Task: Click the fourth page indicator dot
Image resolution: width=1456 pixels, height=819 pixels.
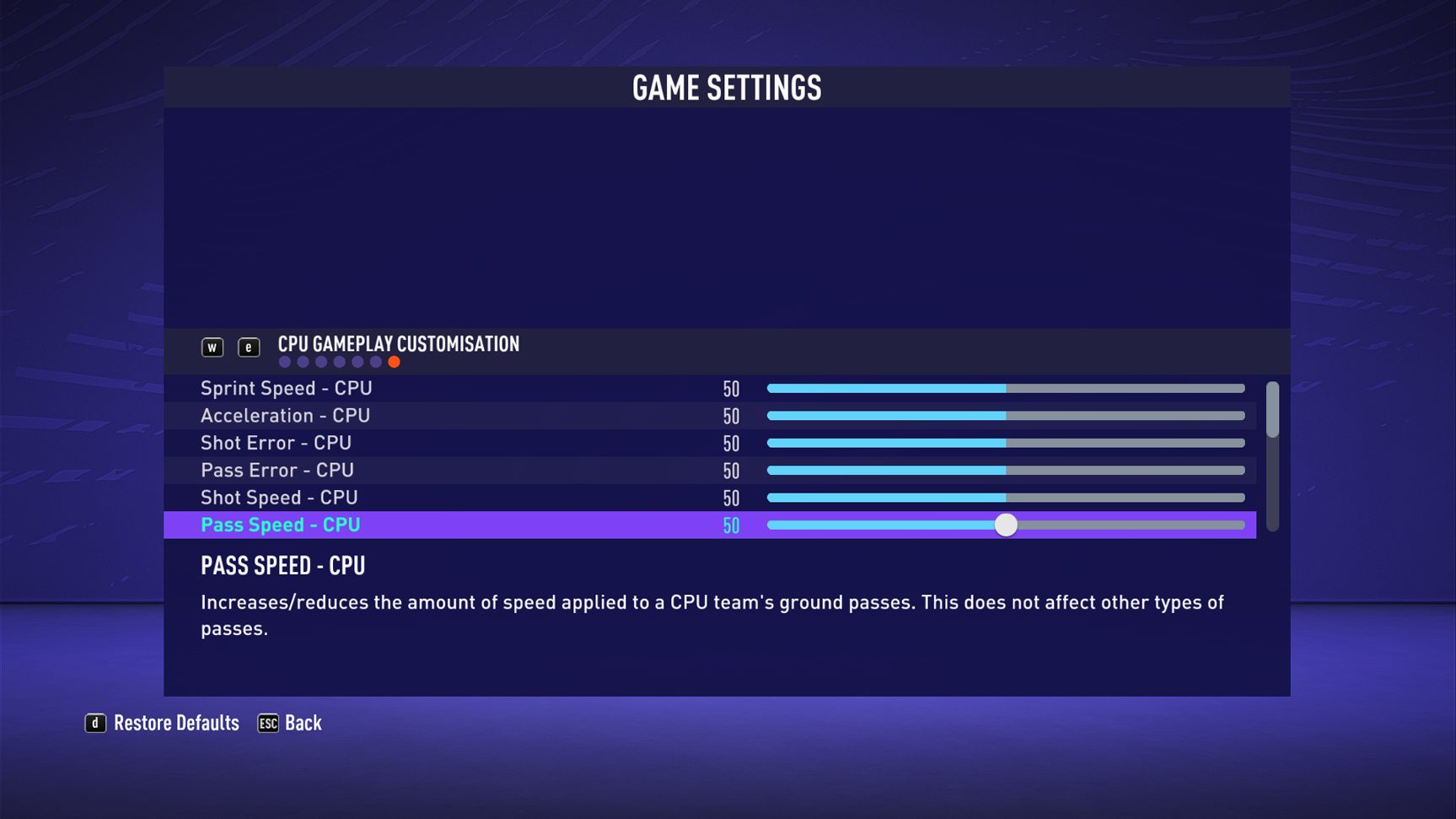Action: point(339,361)
